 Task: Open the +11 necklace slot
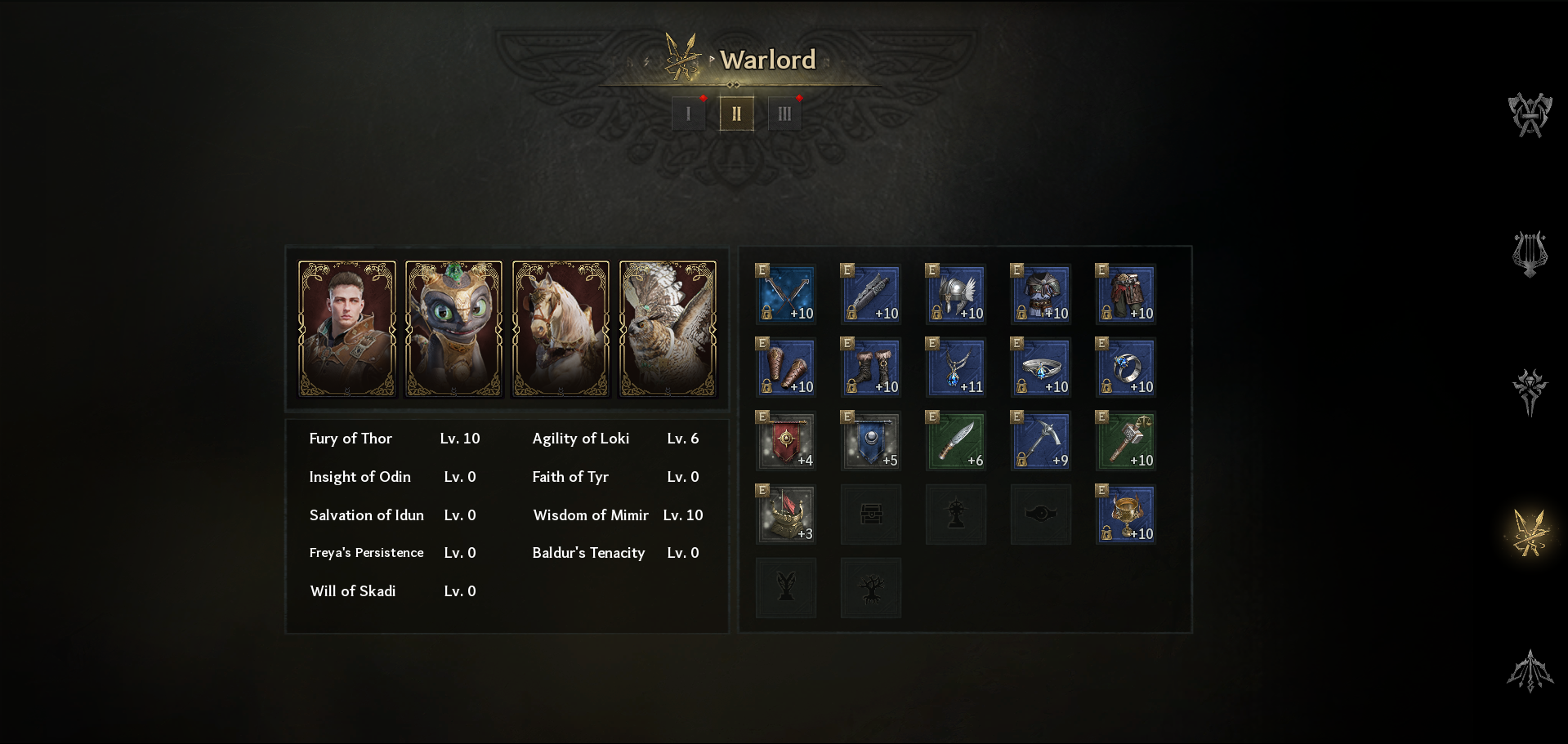tap(956, 368)
